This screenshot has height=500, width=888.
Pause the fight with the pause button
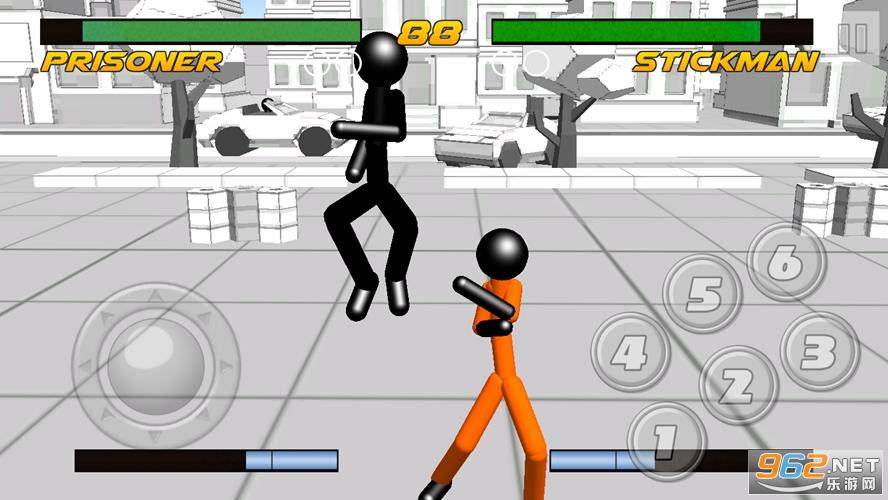(852, 38)
